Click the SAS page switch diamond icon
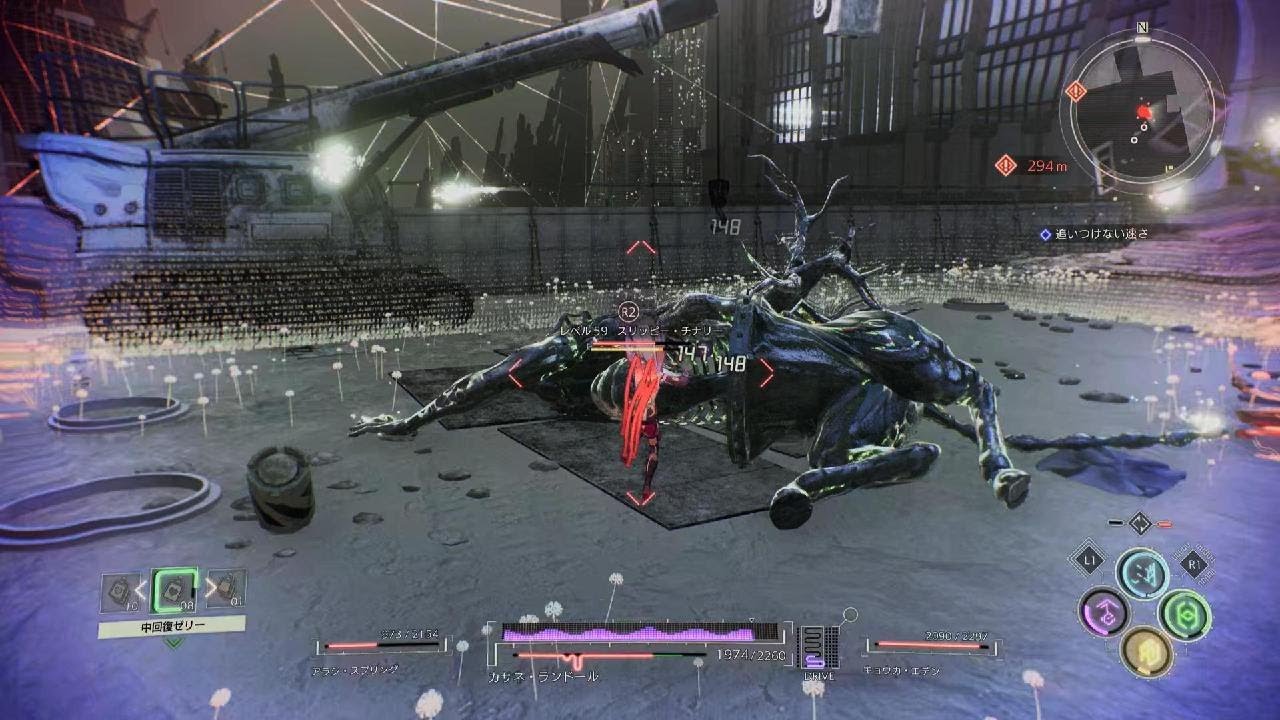 (1140, 522)
